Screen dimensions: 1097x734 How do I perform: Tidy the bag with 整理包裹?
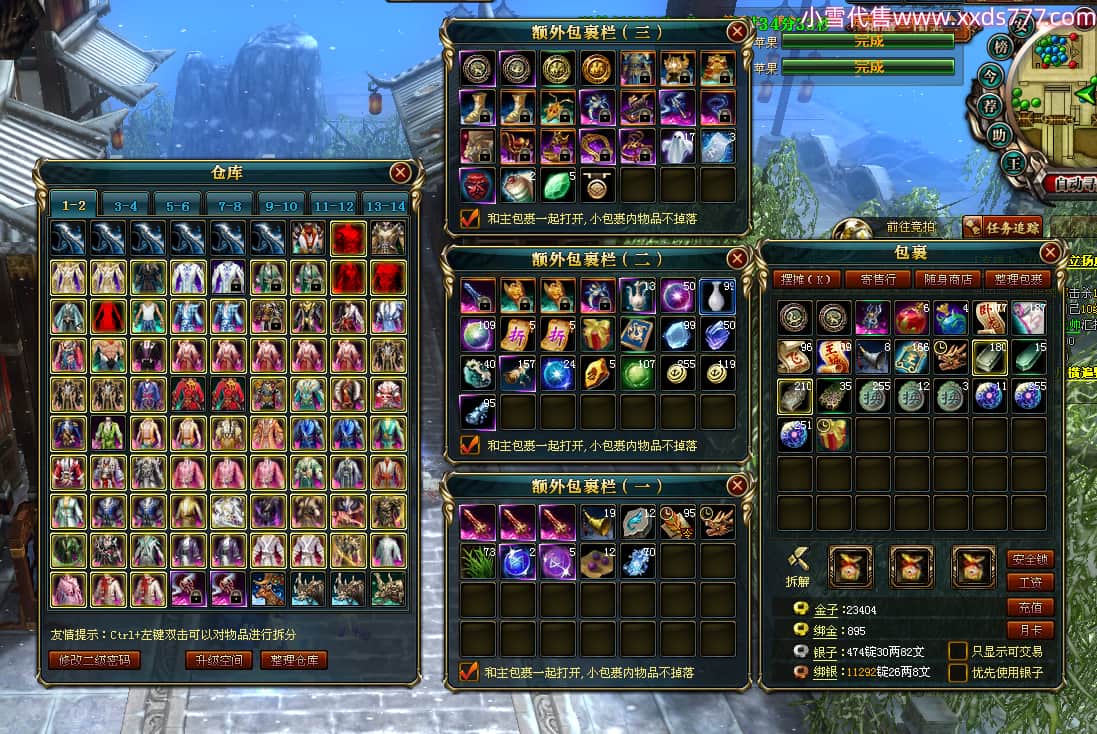(x=1016, y=279)
